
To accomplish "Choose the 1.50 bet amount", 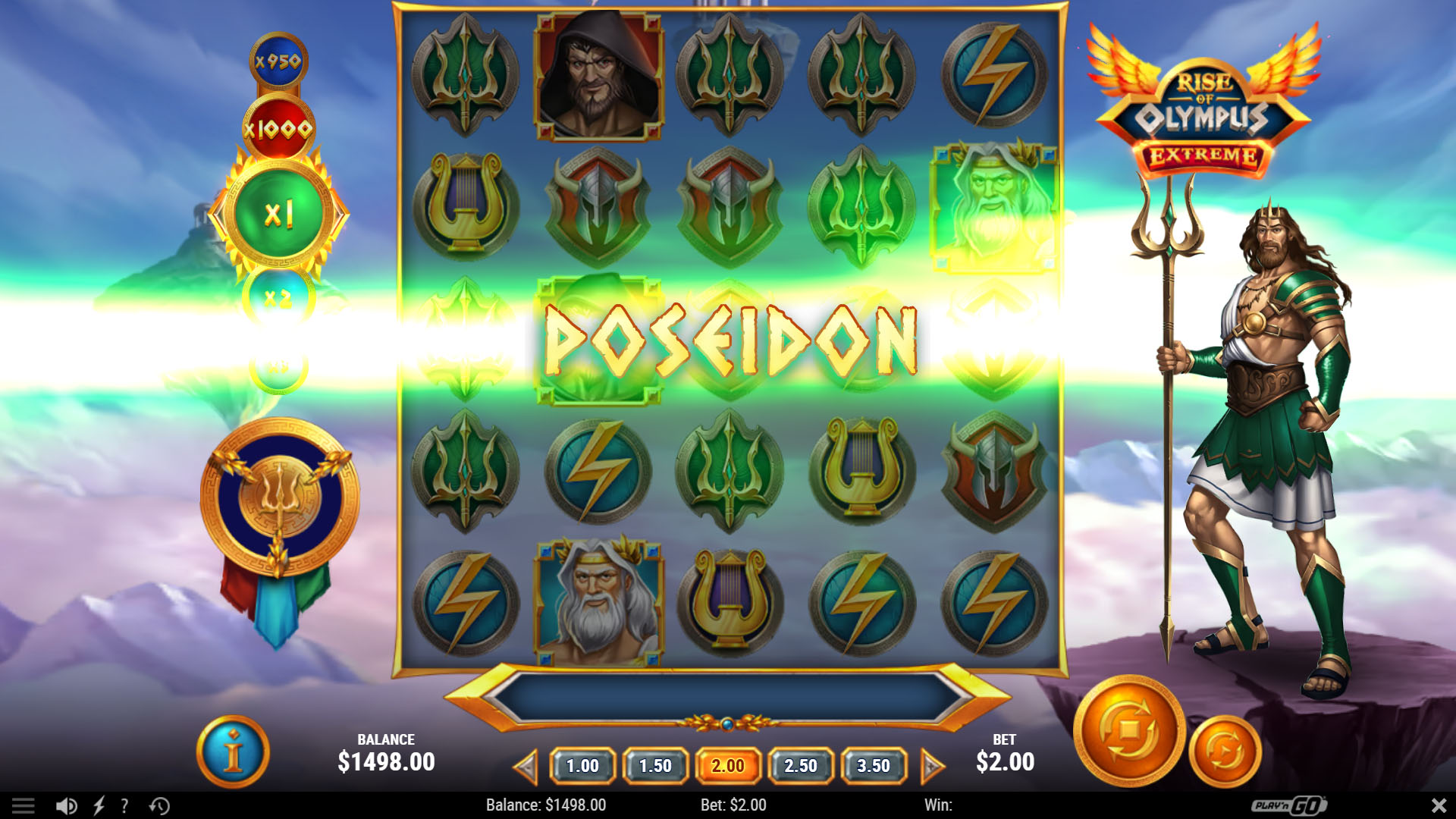I will coord(655,766).
